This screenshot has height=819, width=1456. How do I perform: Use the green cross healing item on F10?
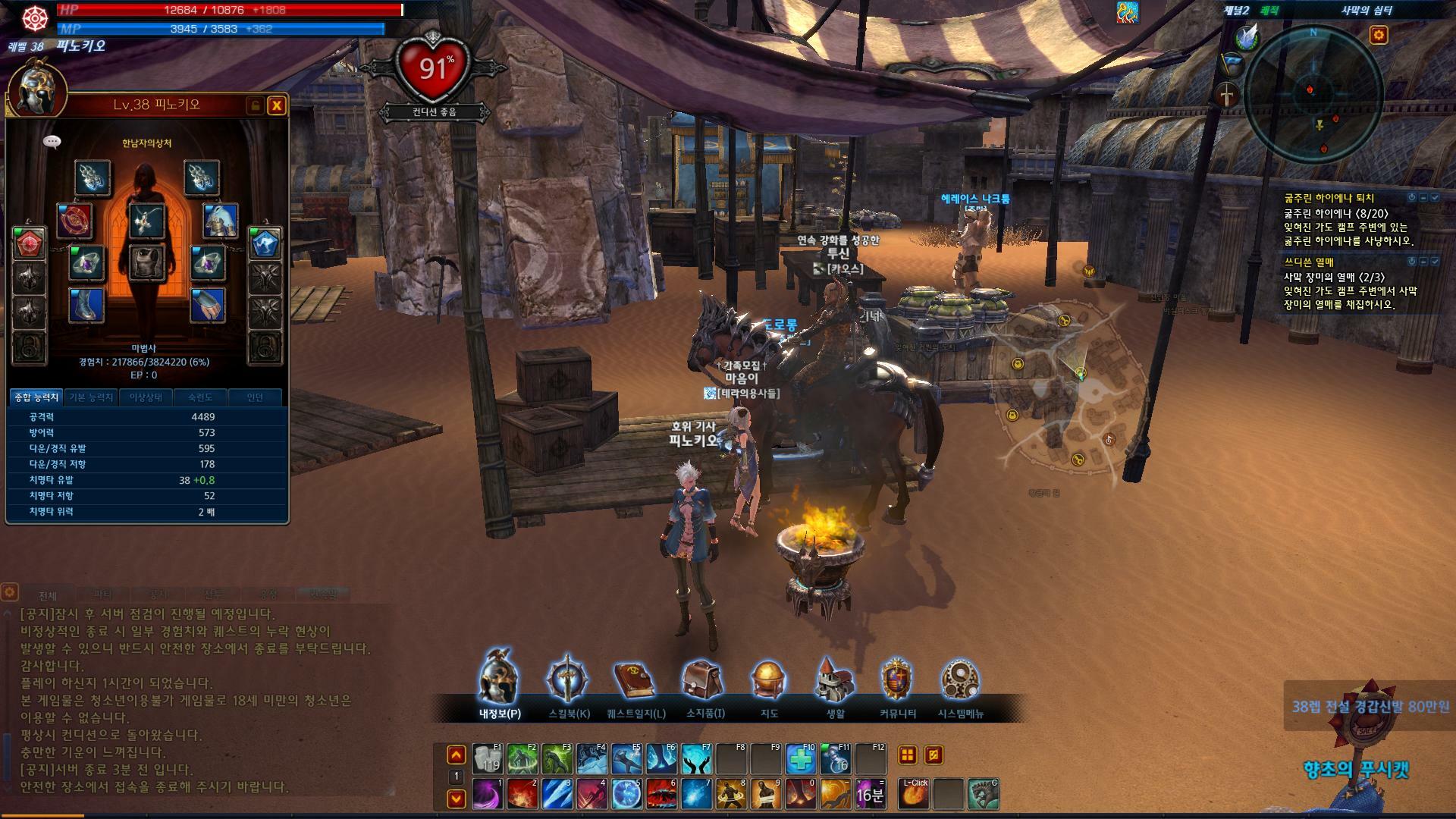801,758
